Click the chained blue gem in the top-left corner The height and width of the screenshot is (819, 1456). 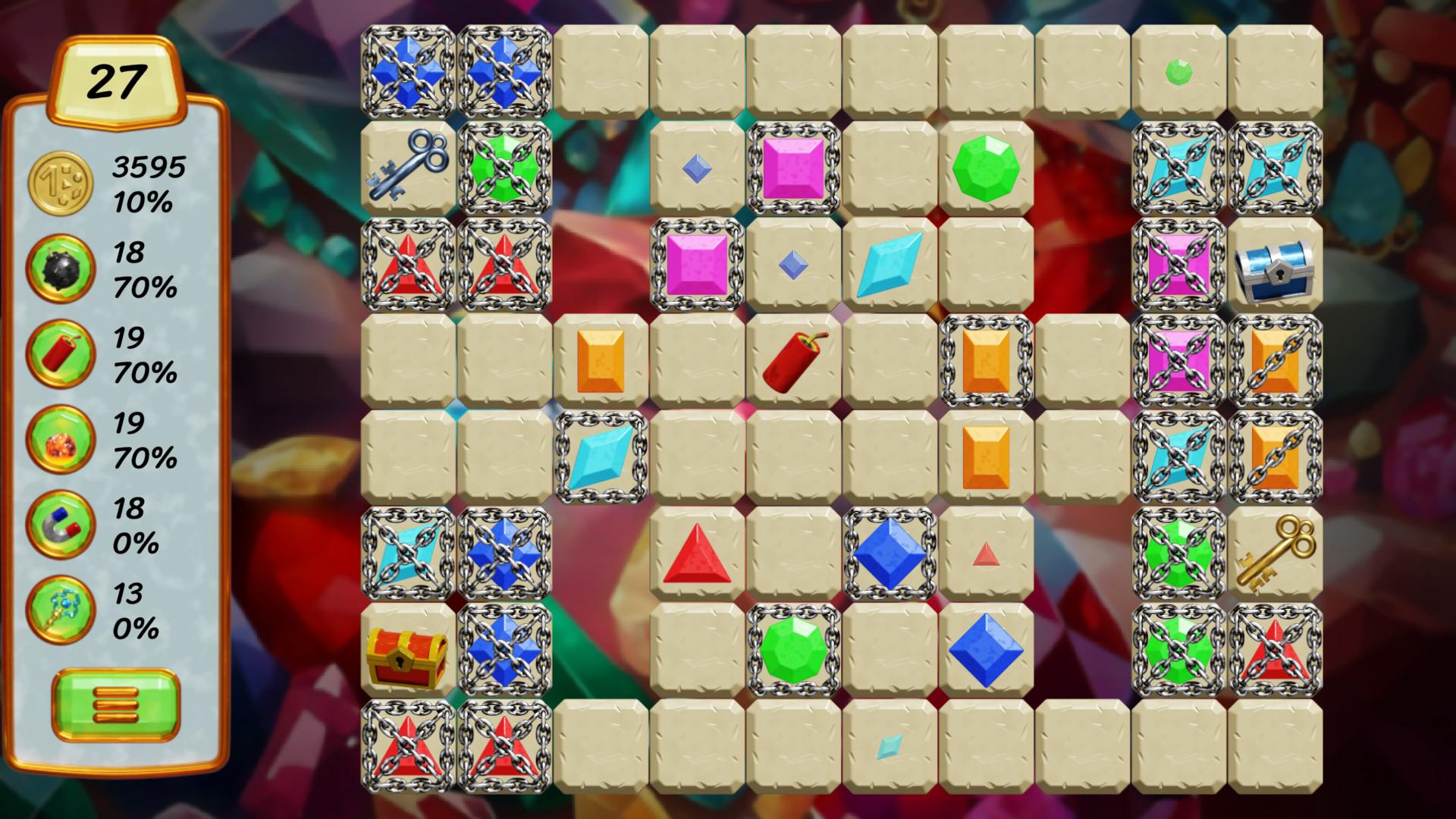tap(407, 68)
